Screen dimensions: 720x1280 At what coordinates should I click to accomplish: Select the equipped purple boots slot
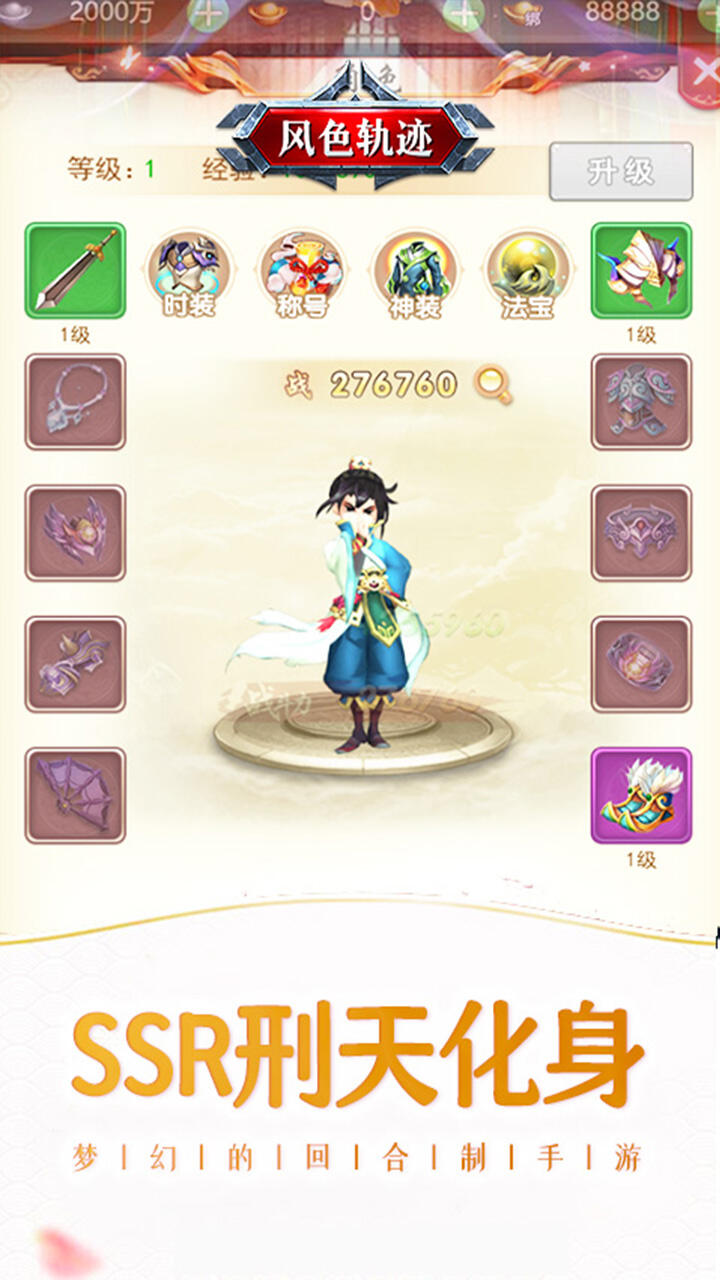pos(641,795)
